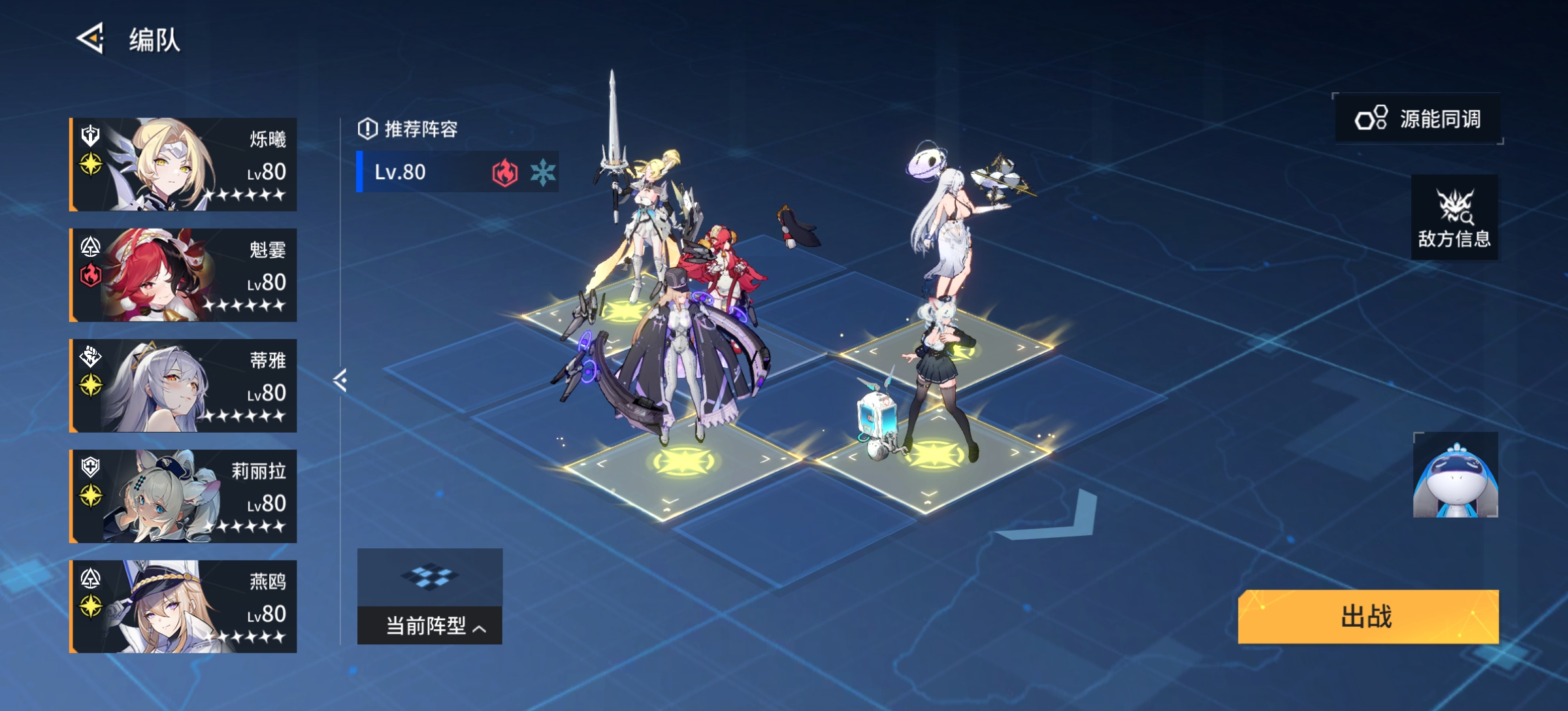Collapse the character list side panel arrow
Image resolution: width=1568 pixels, height=711 pixels.
(340, 380)
